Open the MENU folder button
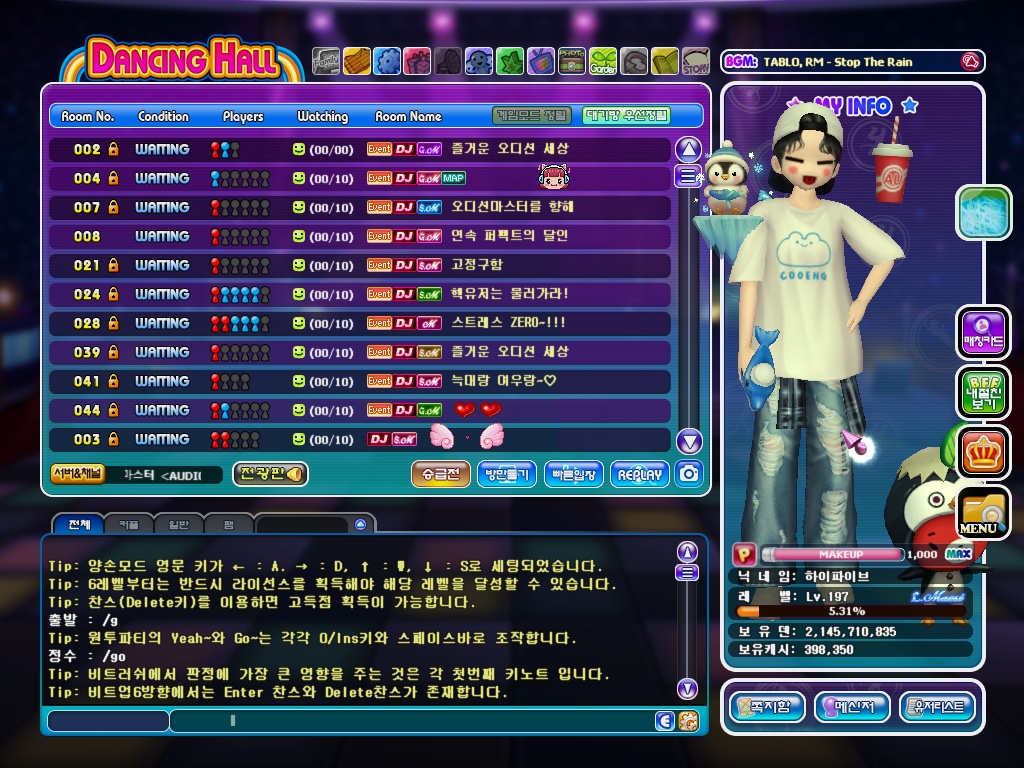 click(983, 512)
